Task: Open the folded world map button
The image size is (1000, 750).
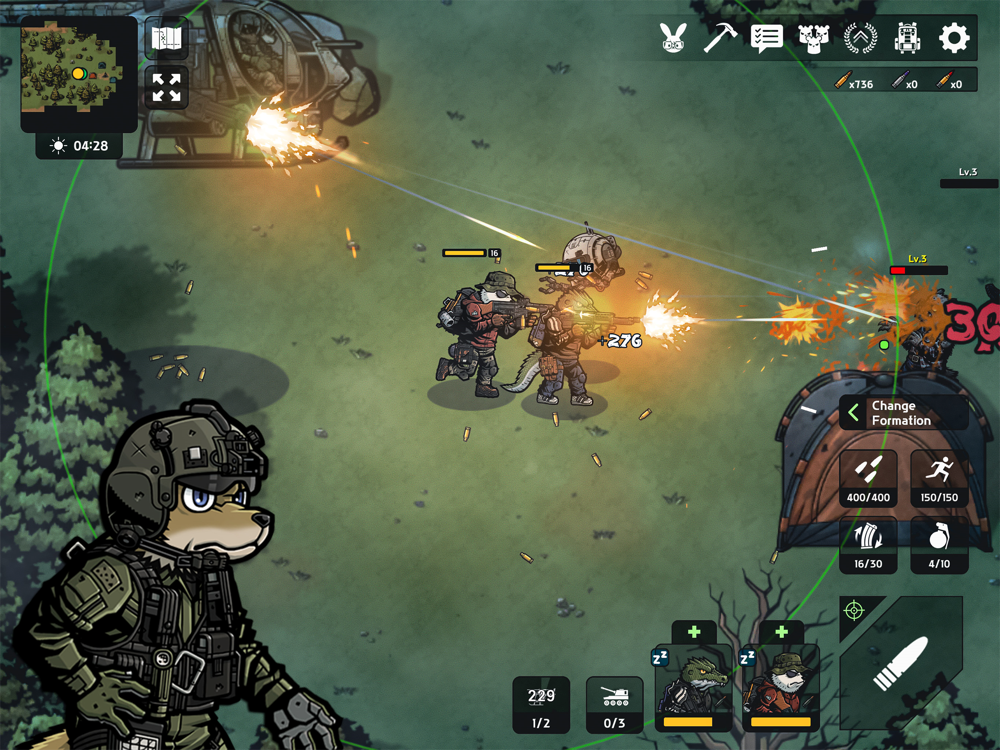Action: pyautogui.click(x=167, y=40)
